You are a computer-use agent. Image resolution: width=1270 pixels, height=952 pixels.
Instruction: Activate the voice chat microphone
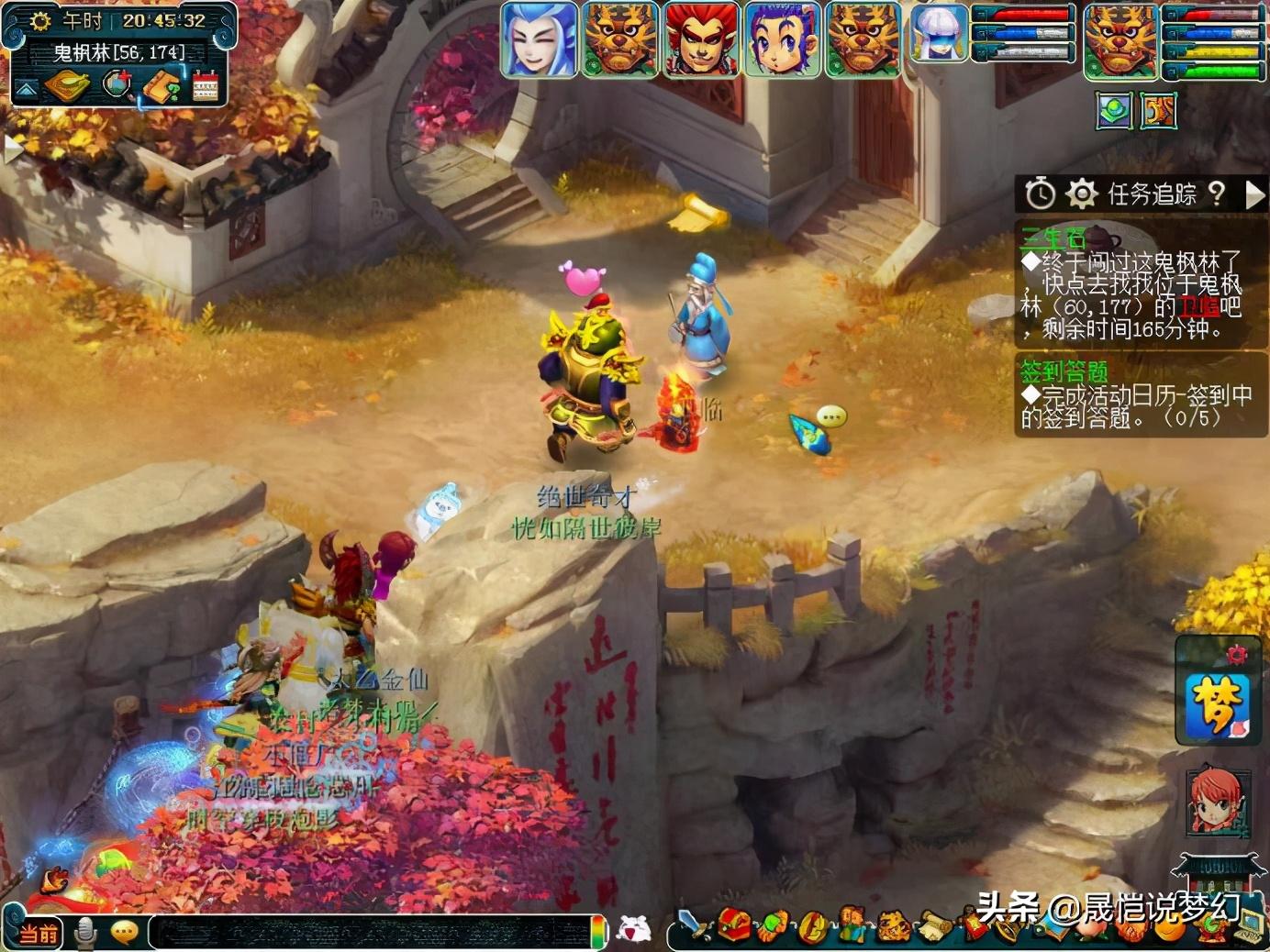[85, 933]
